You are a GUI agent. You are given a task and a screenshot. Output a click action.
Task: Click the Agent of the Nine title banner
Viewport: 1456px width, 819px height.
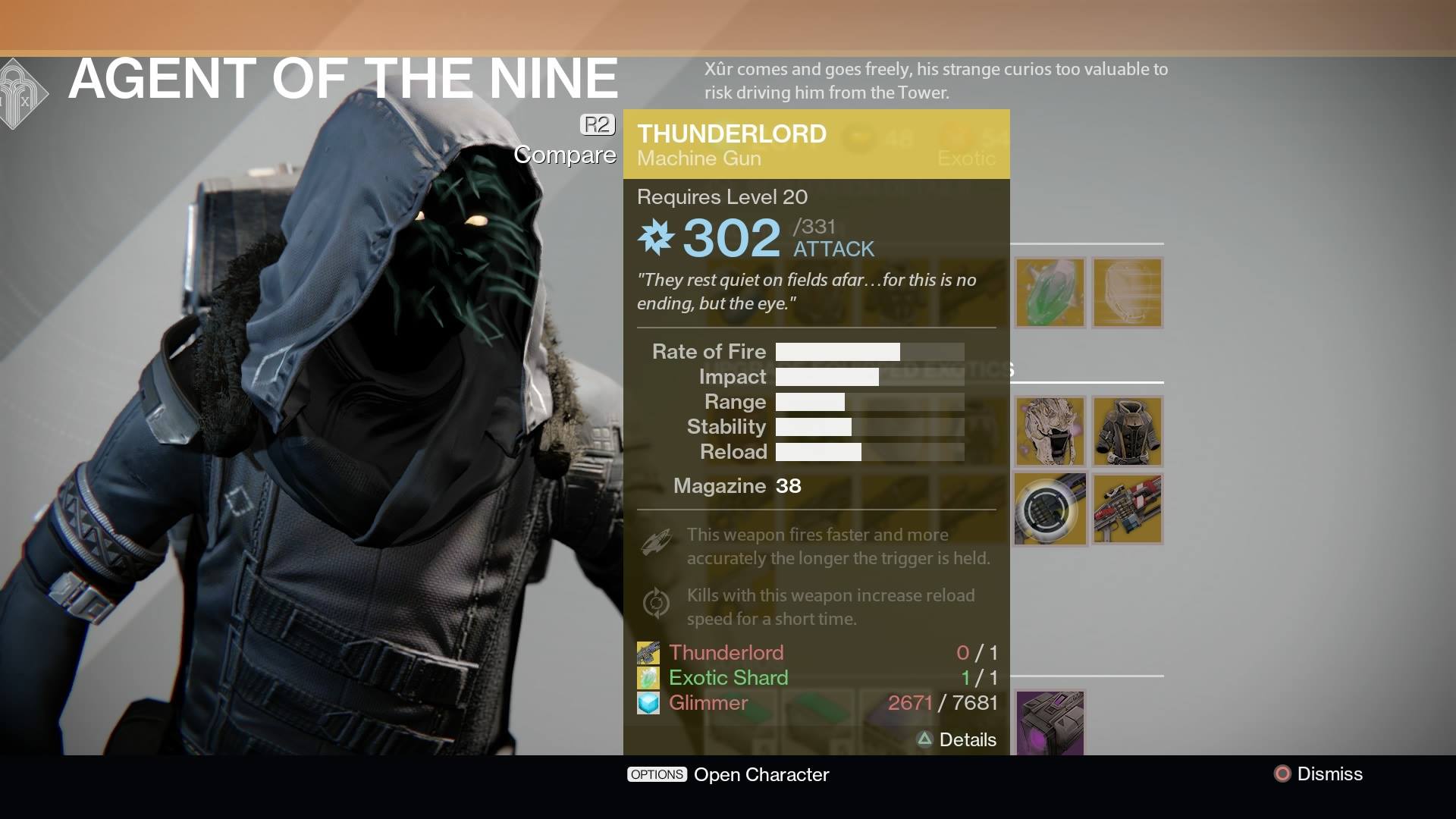point(341,77)
